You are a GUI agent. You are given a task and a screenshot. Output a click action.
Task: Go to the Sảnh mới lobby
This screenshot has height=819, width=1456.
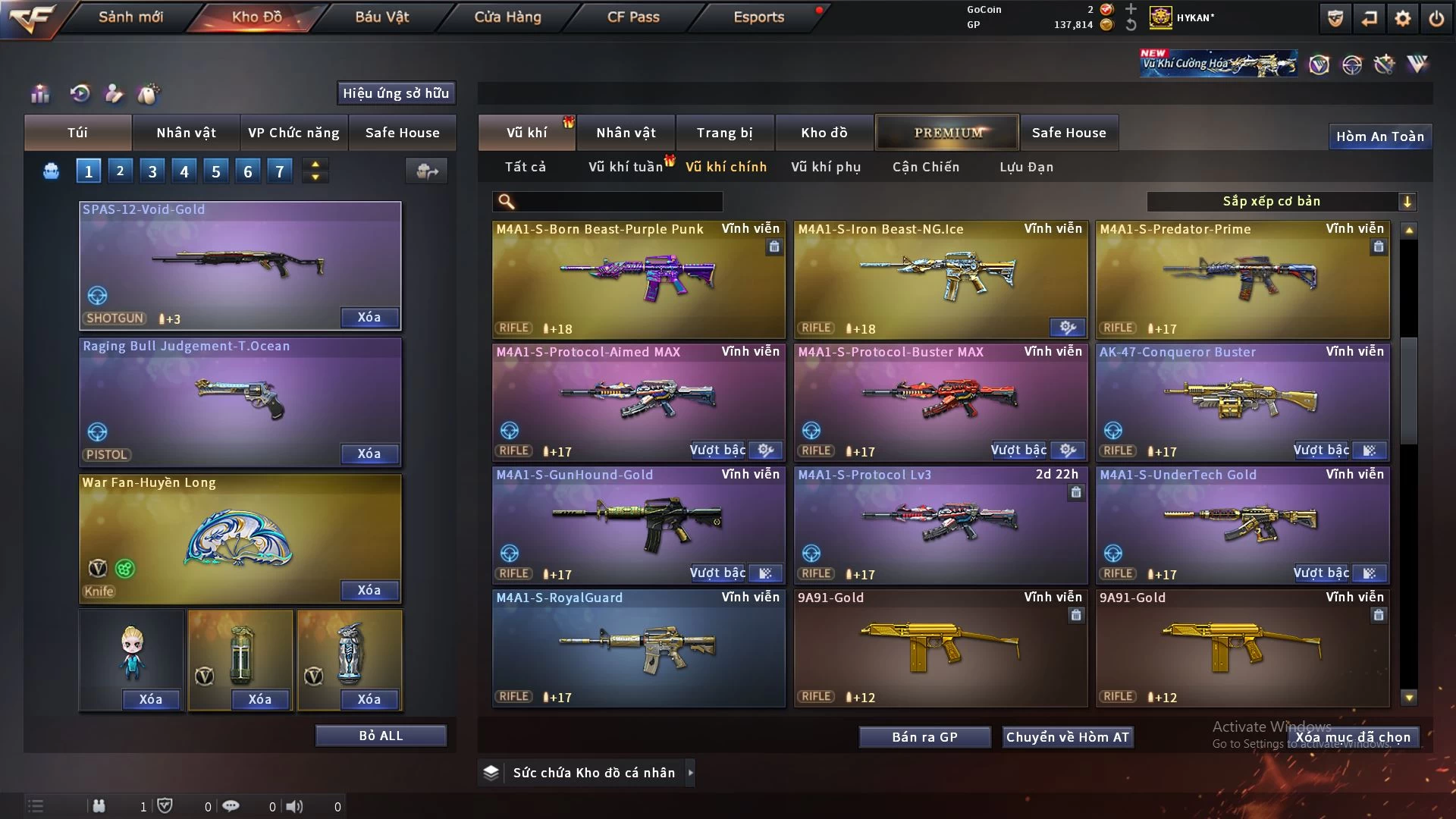(x=130, y=17)
